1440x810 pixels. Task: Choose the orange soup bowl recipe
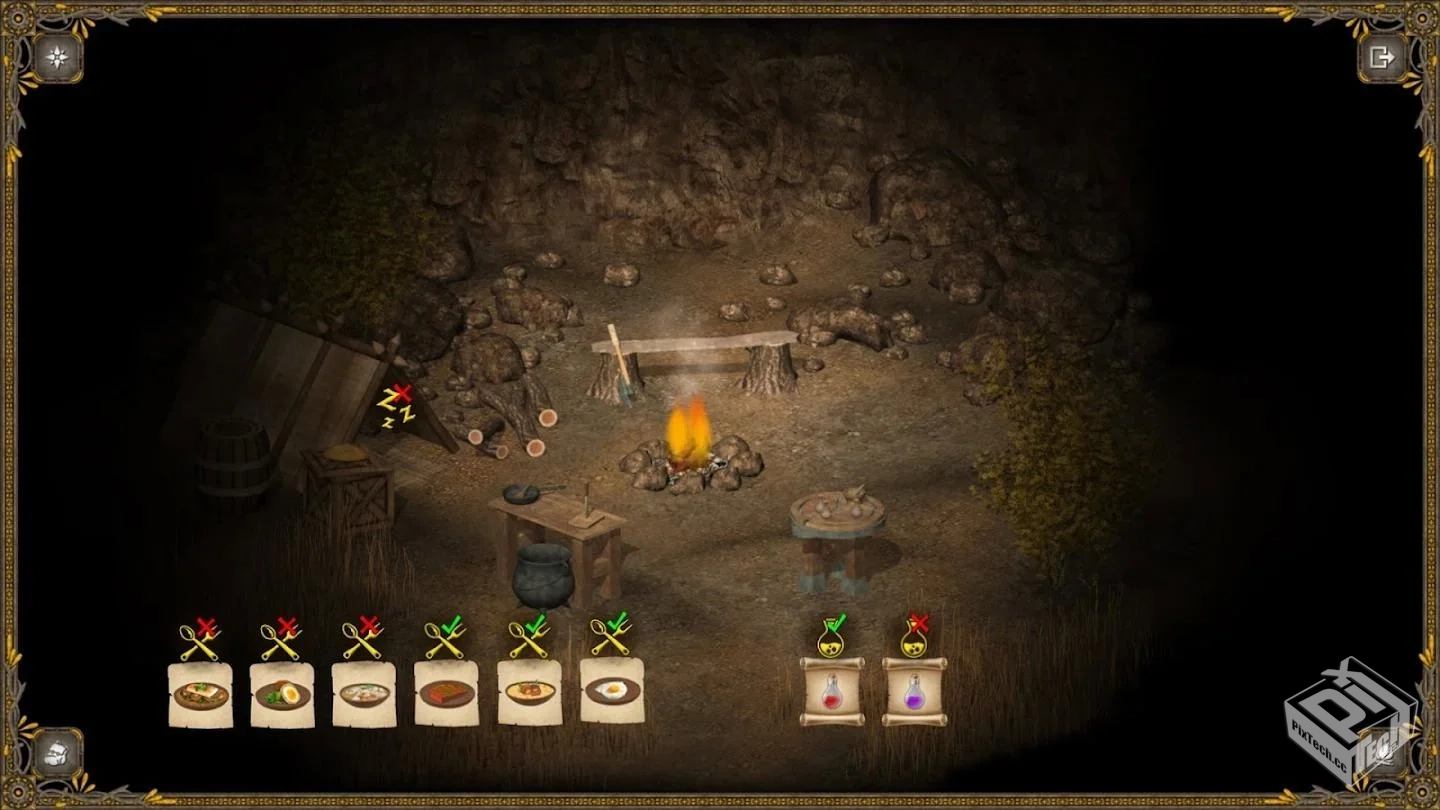point(530,692)
